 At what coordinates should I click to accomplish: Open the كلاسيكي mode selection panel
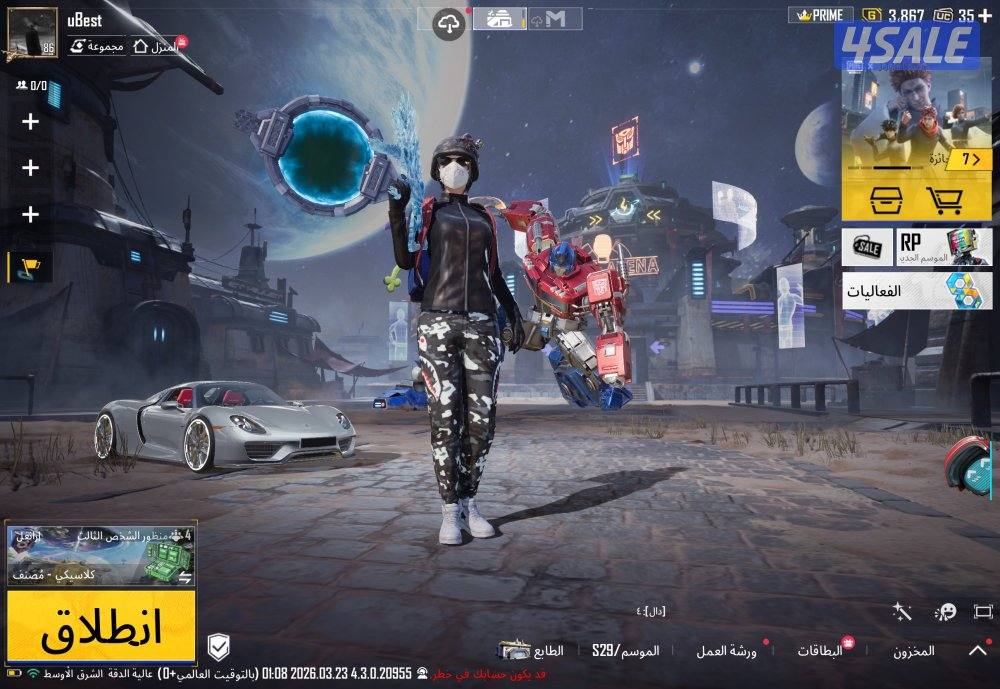[x=101, y=554]
